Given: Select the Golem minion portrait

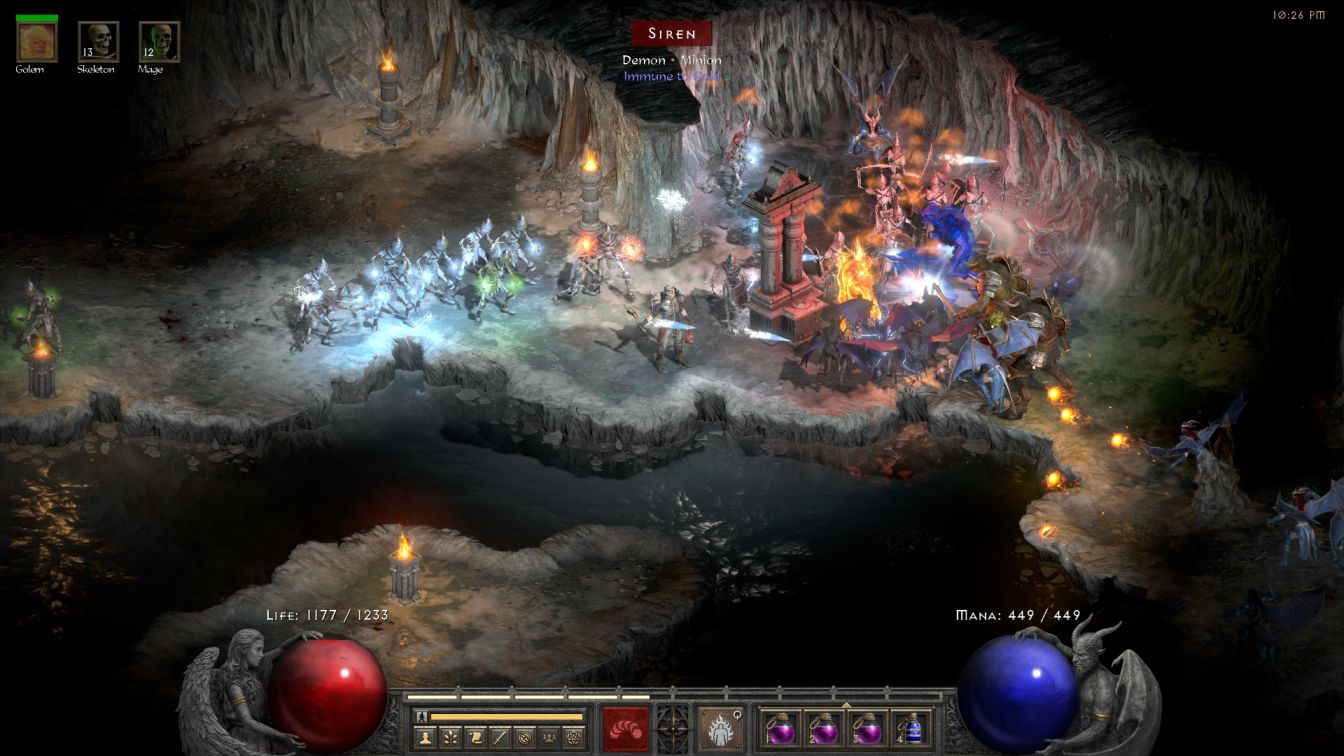Looking at the screenshot, I should point(37,41).
